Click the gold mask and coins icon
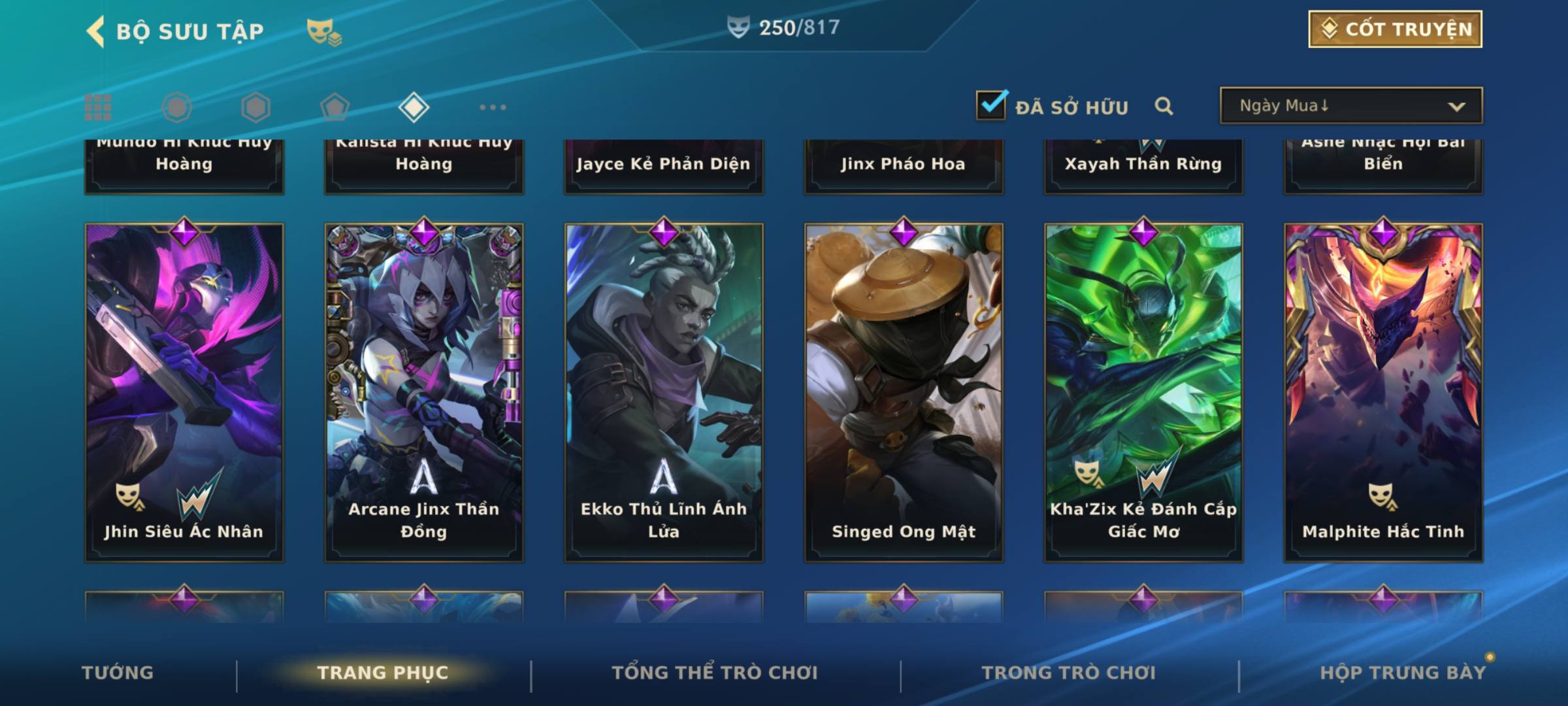The width and height of the screenshot is (1568, 706). point(323,31)
